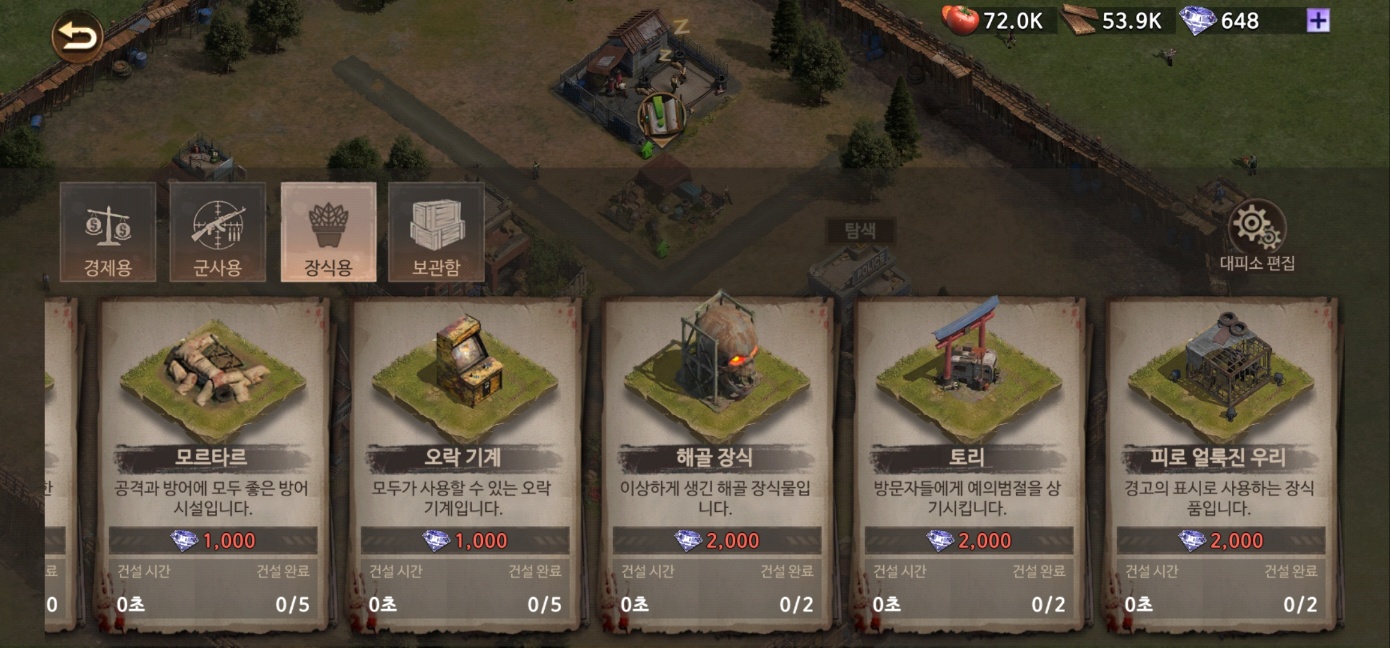The width and height of the screenshot is (1390, 648).
Task: Go back with the return arrow button
Action: (x=77, y=38)
